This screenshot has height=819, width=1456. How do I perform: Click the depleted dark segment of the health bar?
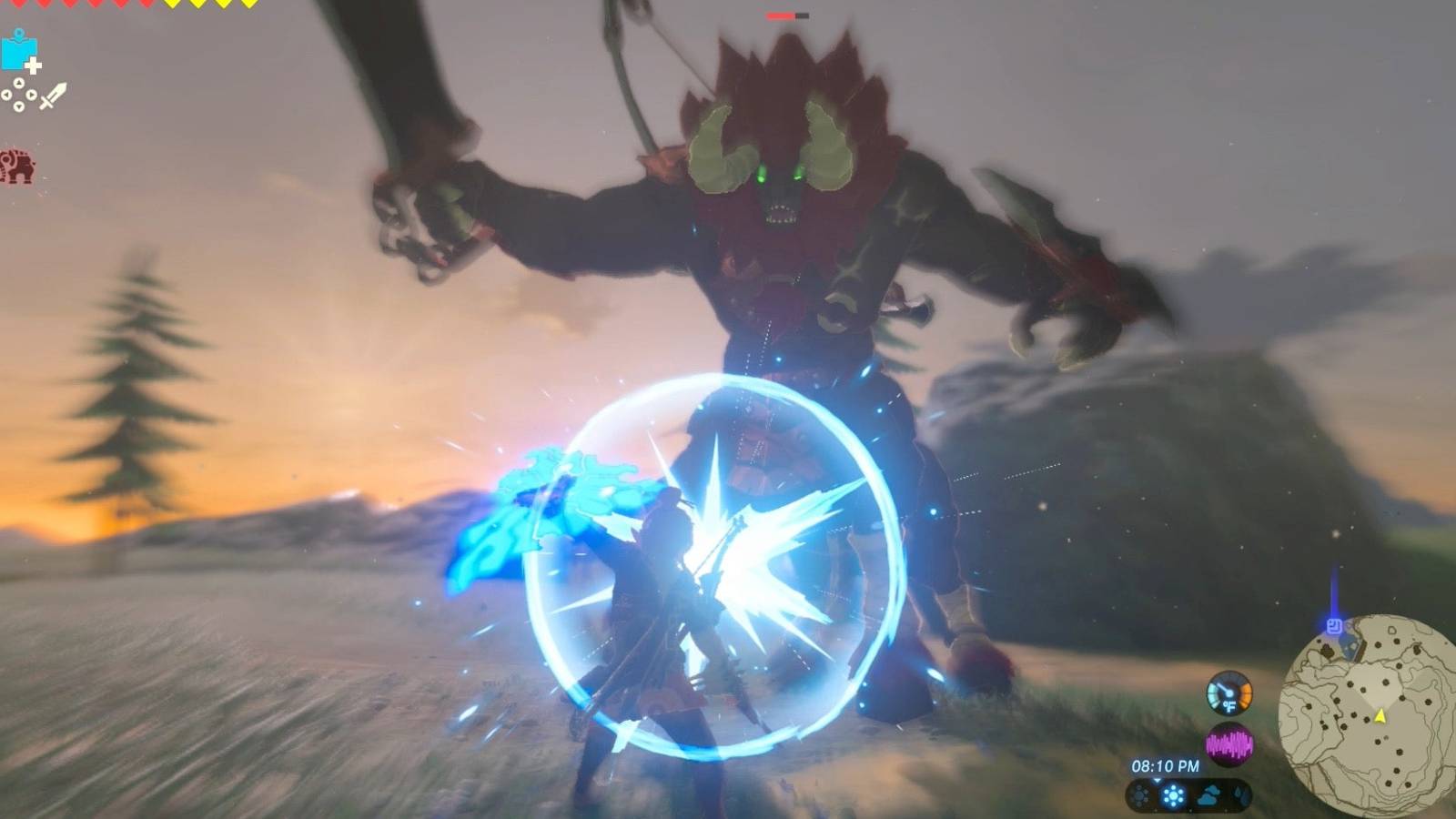[x=802, y=15]
